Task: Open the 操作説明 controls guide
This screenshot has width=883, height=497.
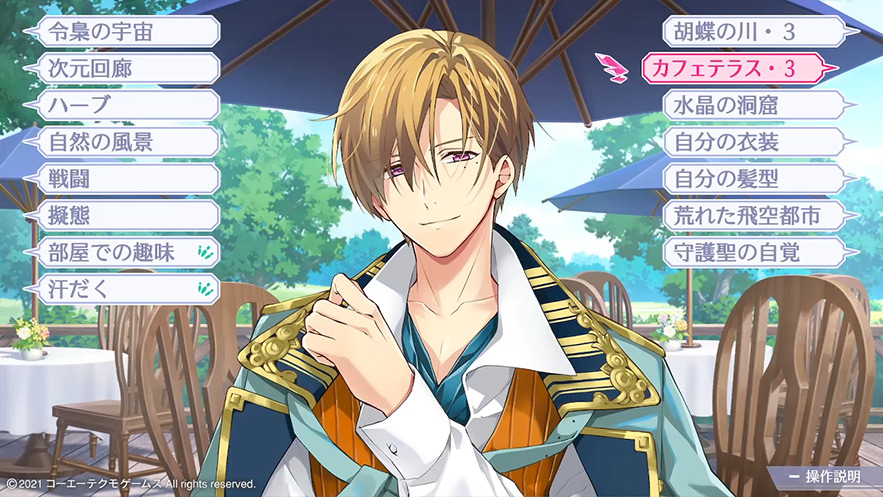Action: point(826,474)
